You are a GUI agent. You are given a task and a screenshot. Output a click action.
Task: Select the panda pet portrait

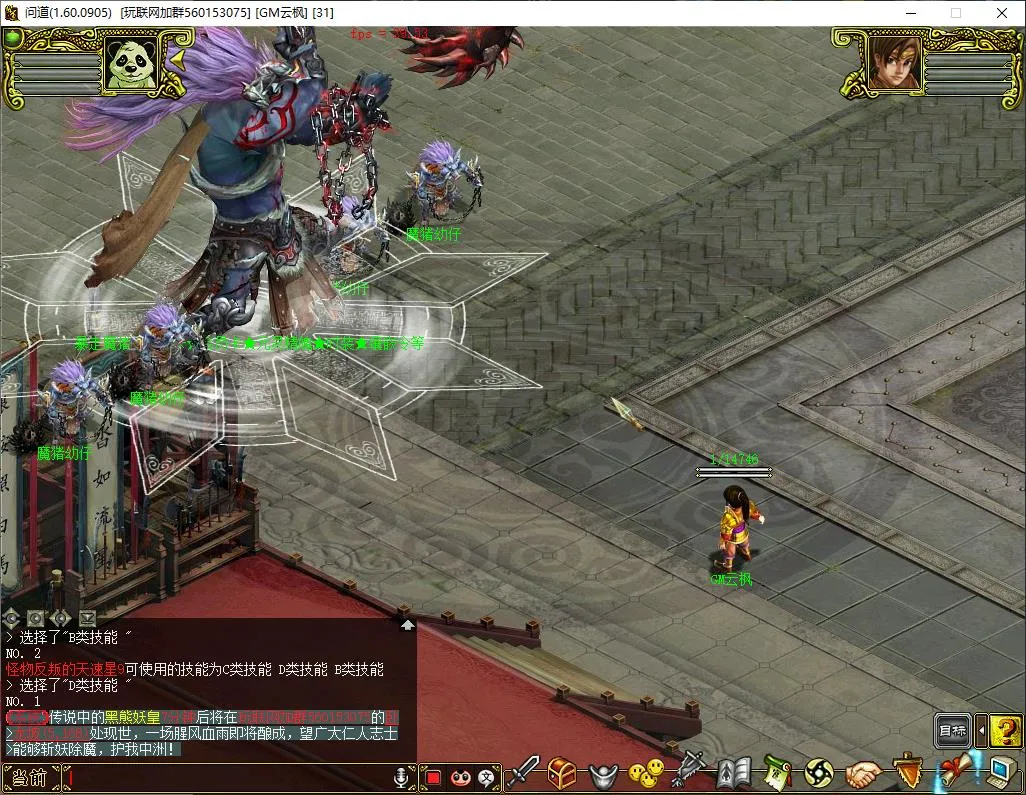pos(131,64)
